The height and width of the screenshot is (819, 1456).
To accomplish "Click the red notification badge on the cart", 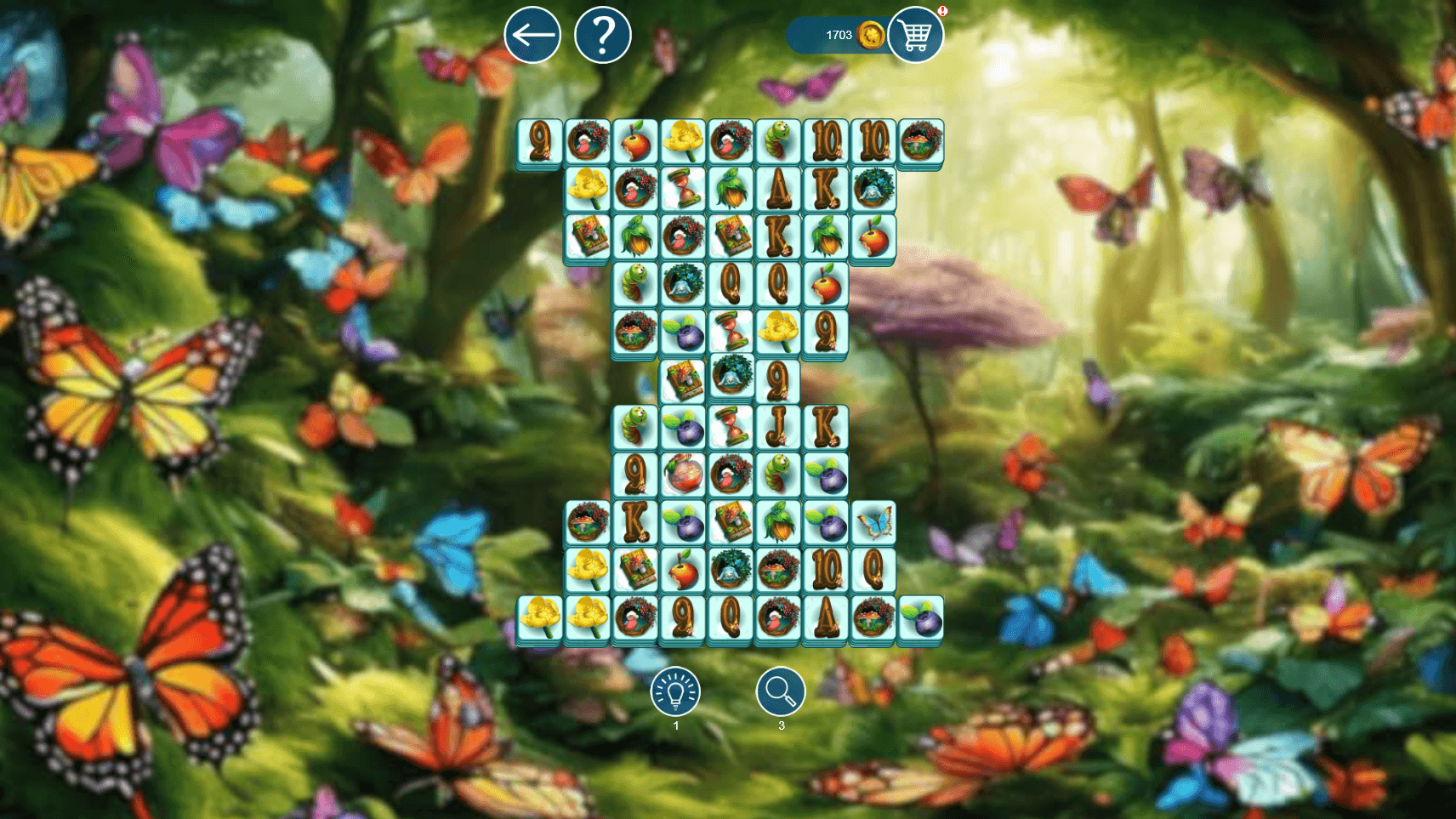I will 941,11.
